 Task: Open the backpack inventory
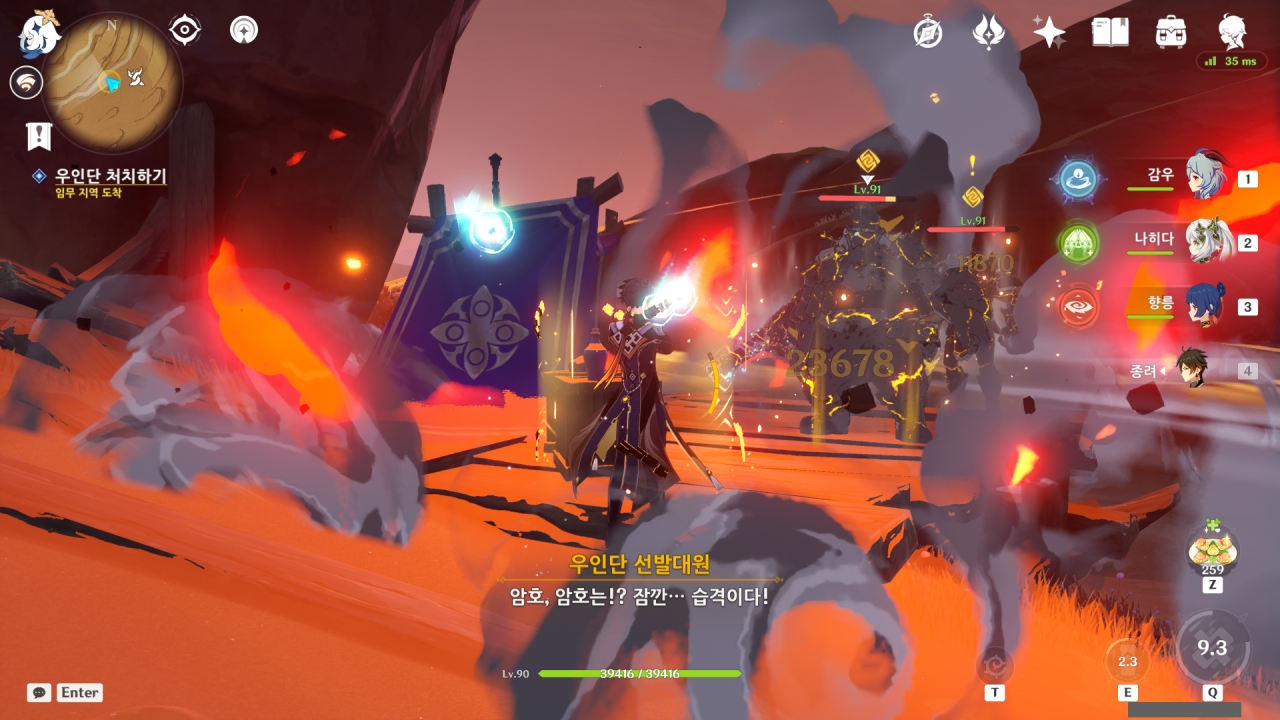pyautogui.click(x=1171, y=32)
